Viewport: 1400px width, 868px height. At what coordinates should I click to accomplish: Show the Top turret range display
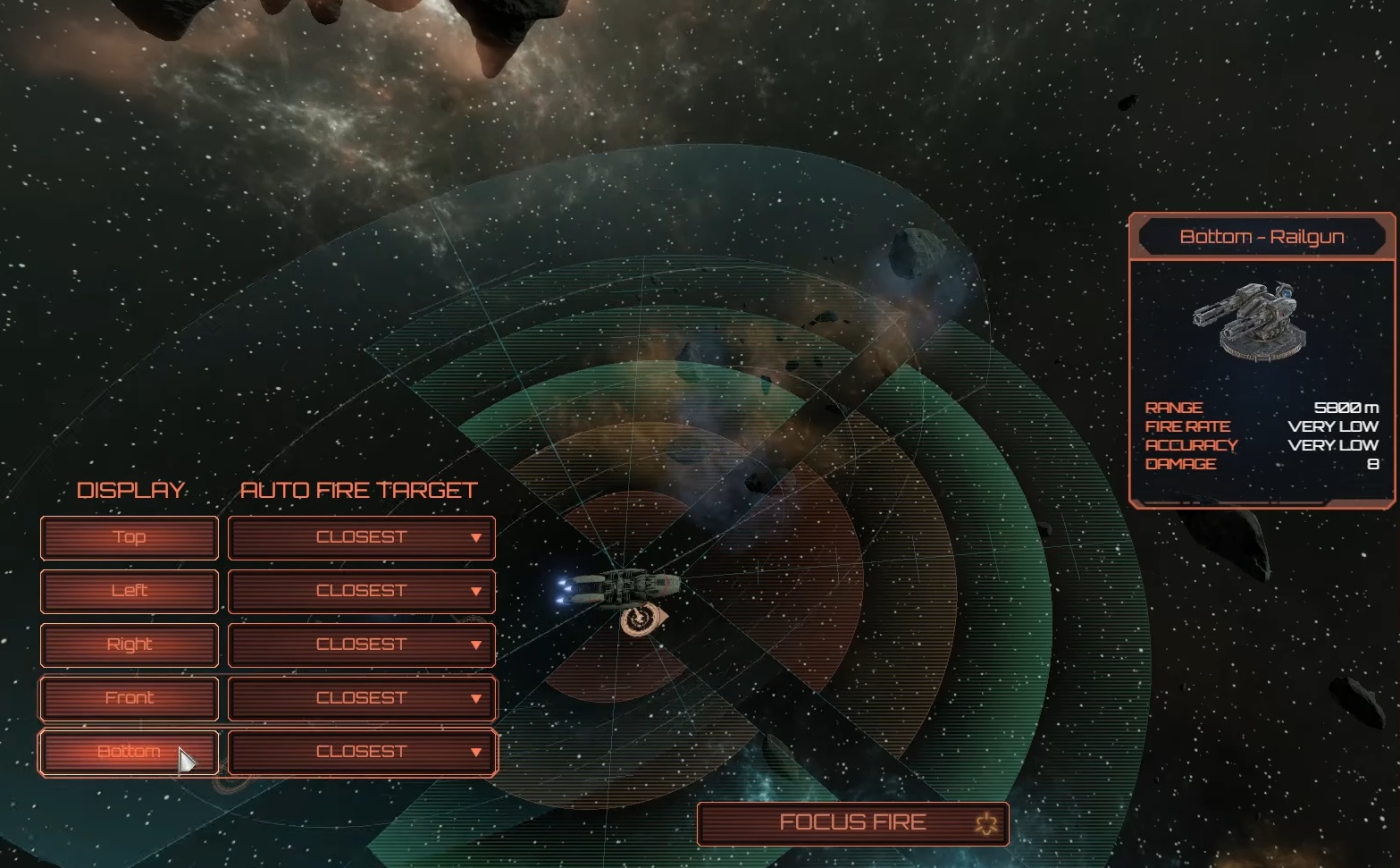[x=130, y=537]
